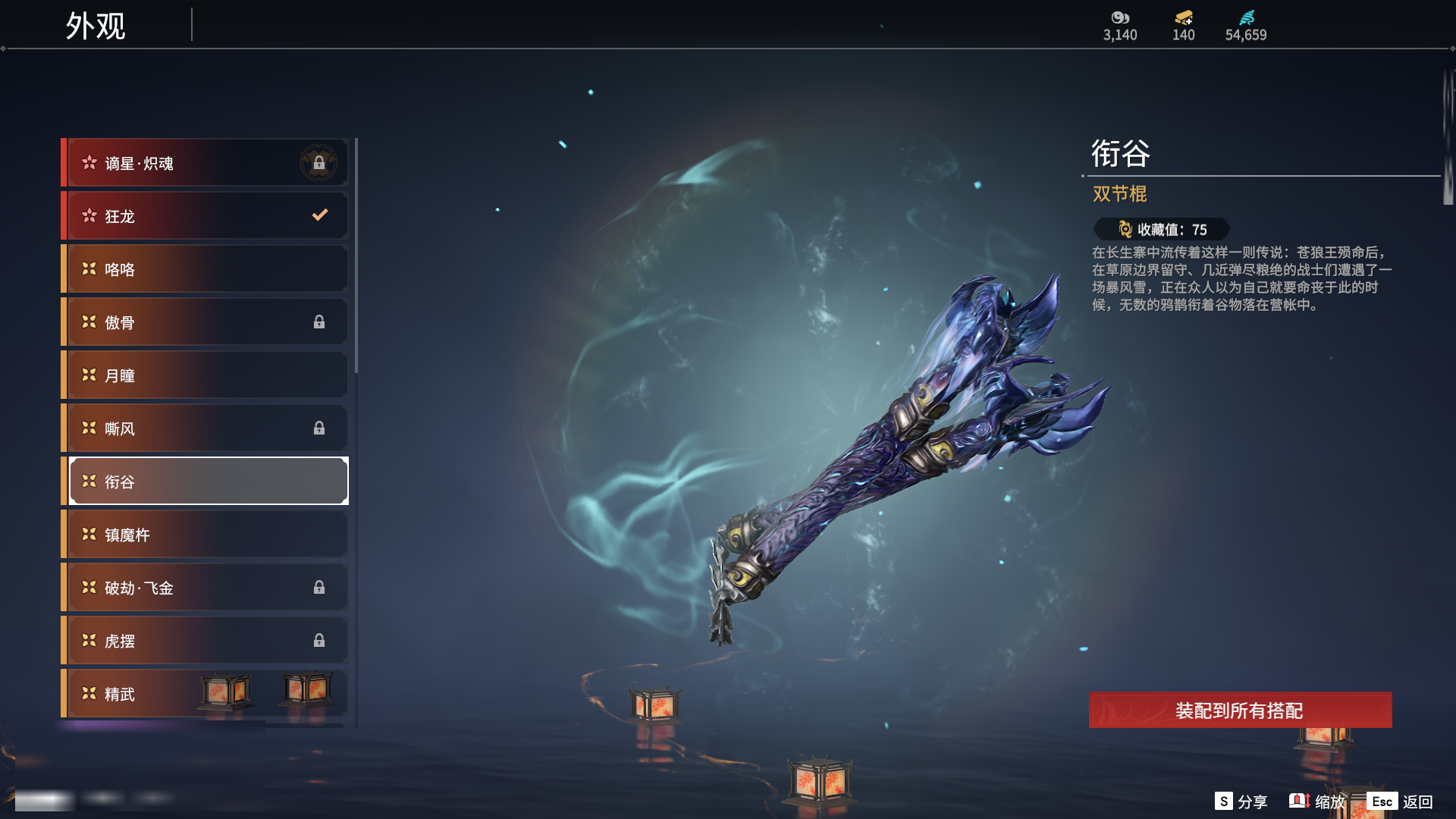Choose the 破劫·飞金 appearance
The height and width of the screenshot is (819, 1456).
205,588
